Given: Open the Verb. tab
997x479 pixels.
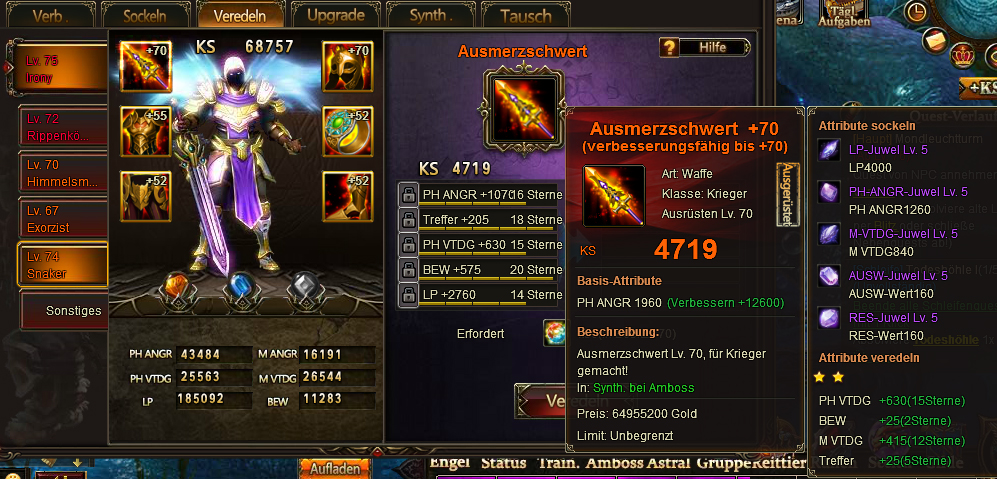Looking at the screenshot, I should [52, 16].
